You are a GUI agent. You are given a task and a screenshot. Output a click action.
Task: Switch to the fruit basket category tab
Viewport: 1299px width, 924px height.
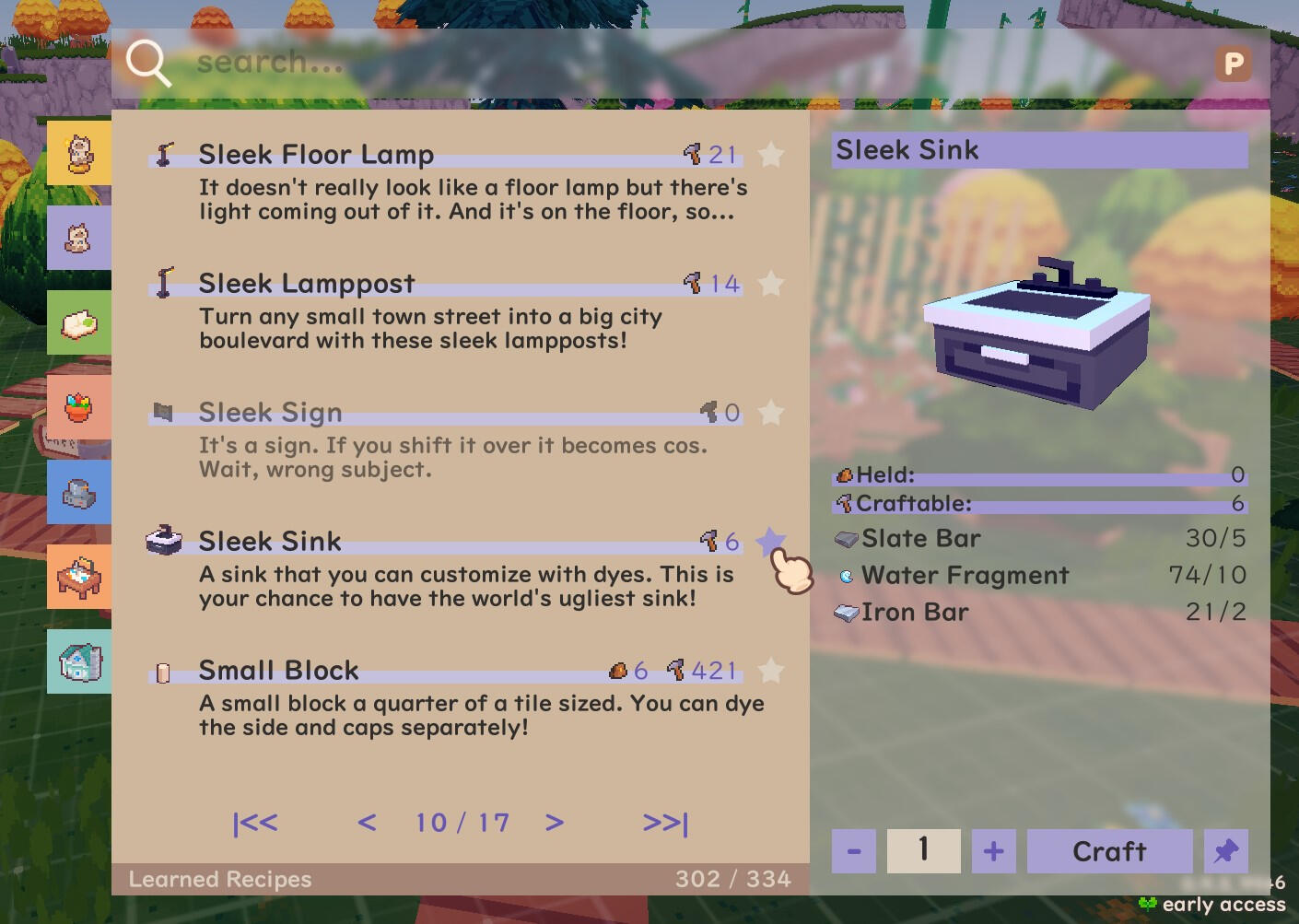[79, 407]
